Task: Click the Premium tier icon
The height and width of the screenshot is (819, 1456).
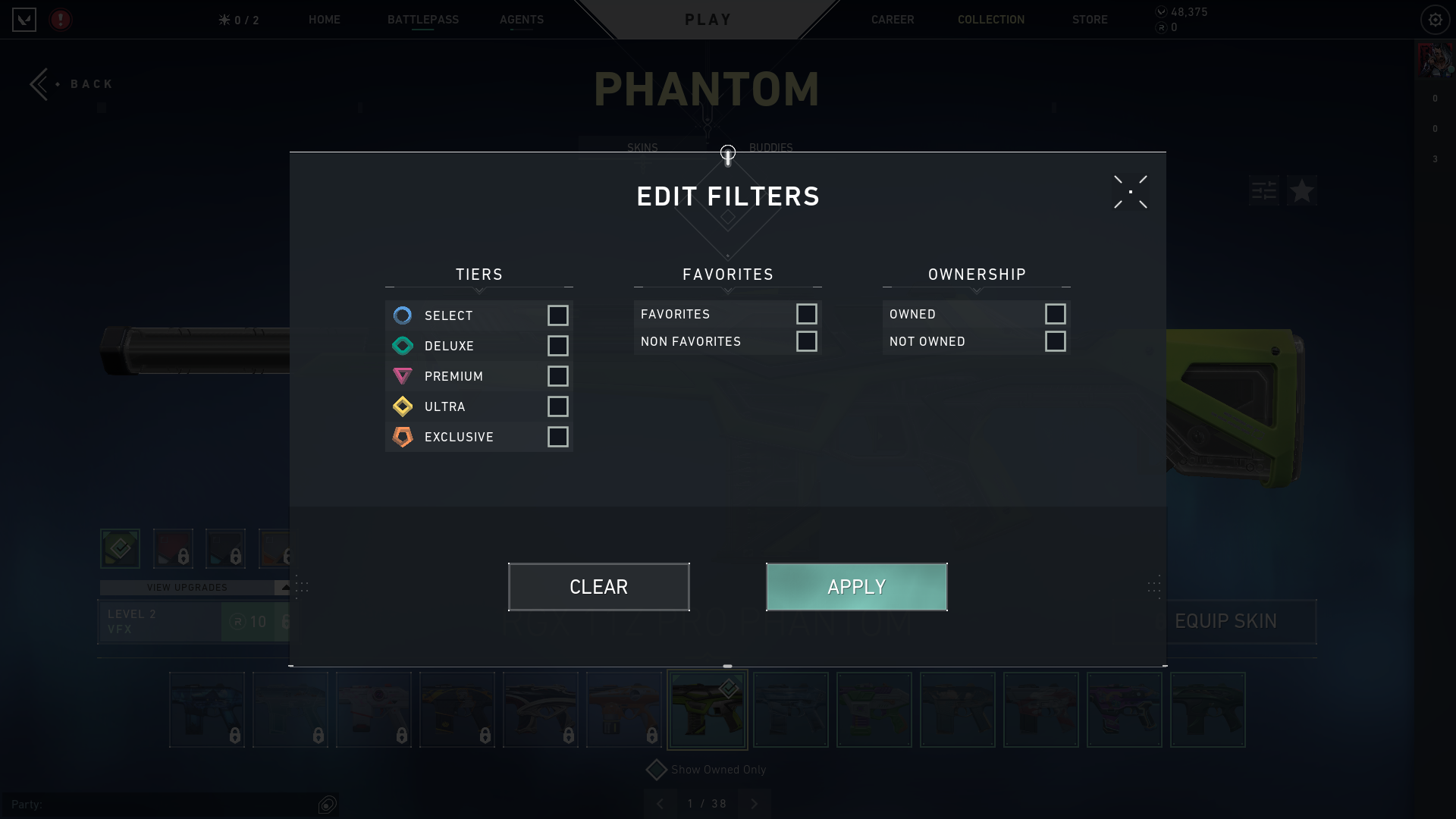Action: 403,376
